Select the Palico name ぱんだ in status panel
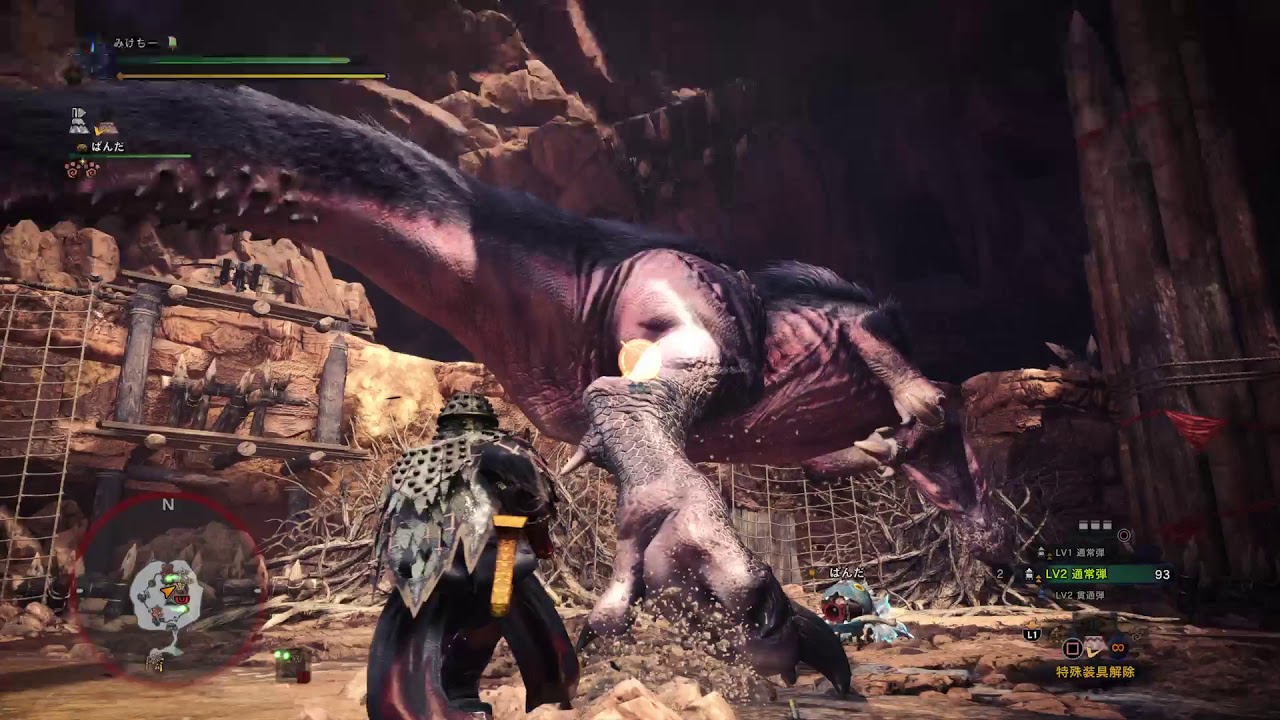This screenshot has width=1280, height=720. tap(107, 146)
